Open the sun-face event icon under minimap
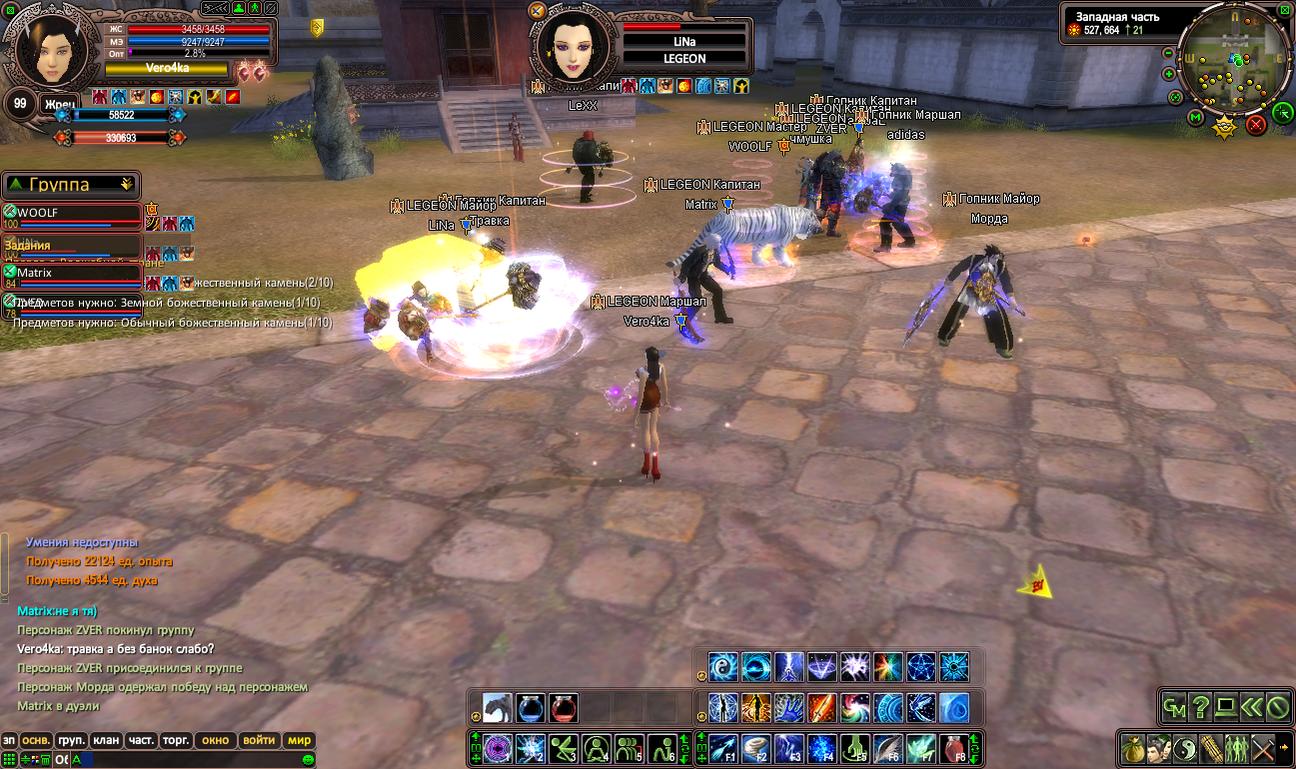The width and height of the screenshot is (1296, 769). pos(1224,127)
